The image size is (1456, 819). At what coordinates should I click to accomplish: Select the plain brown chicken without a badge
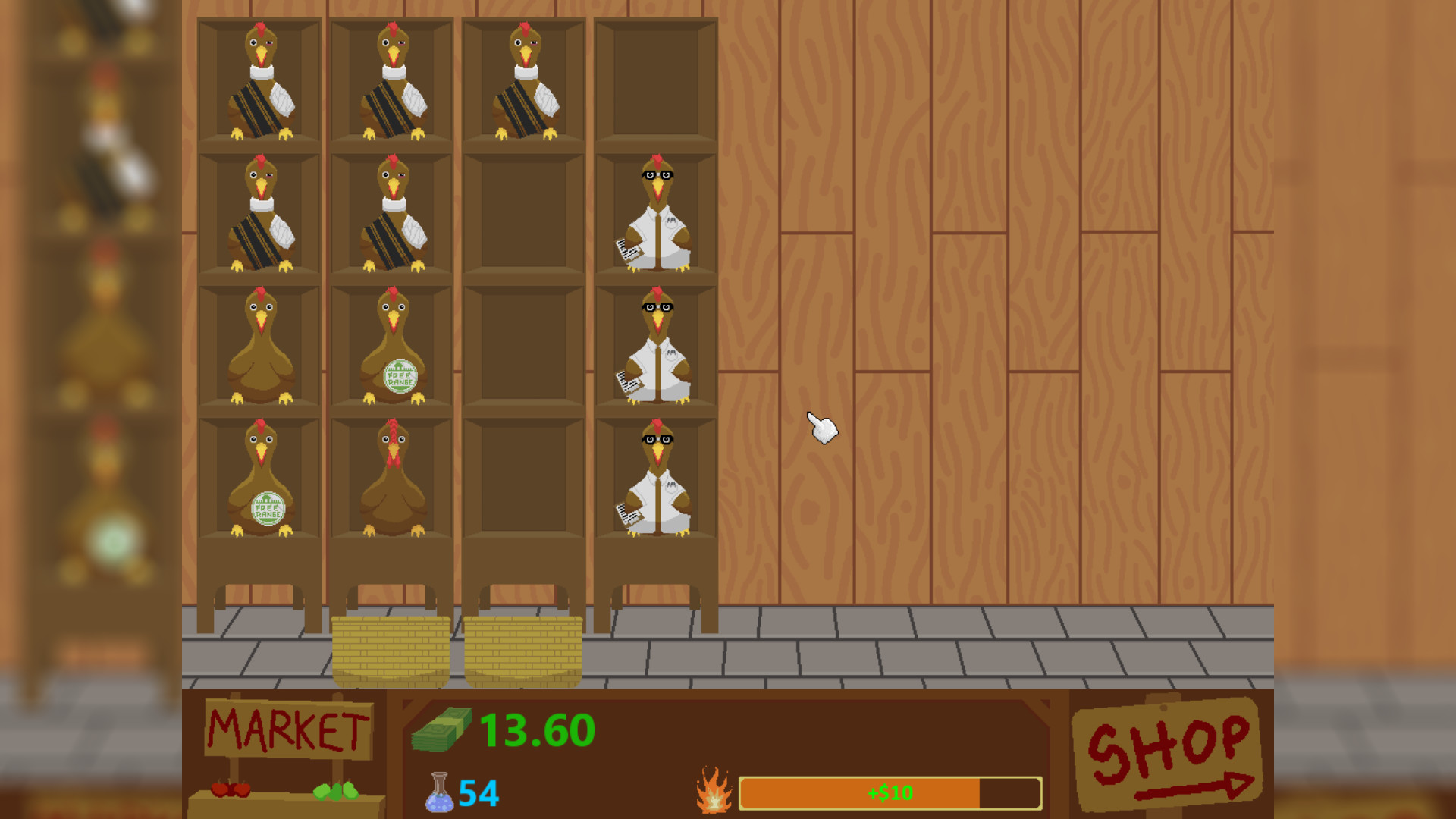(262, 345)
